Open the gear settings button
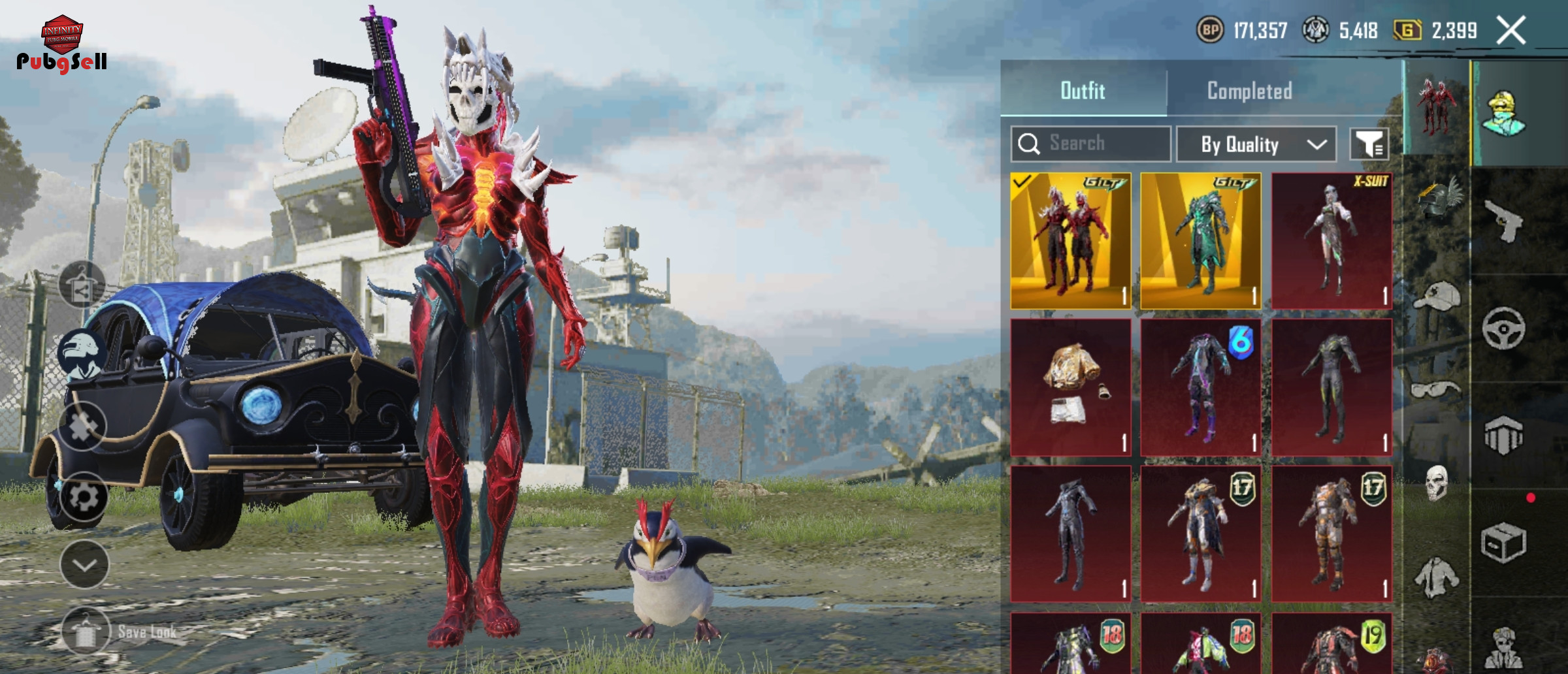The image size is (1568, 674). (84, 497)
